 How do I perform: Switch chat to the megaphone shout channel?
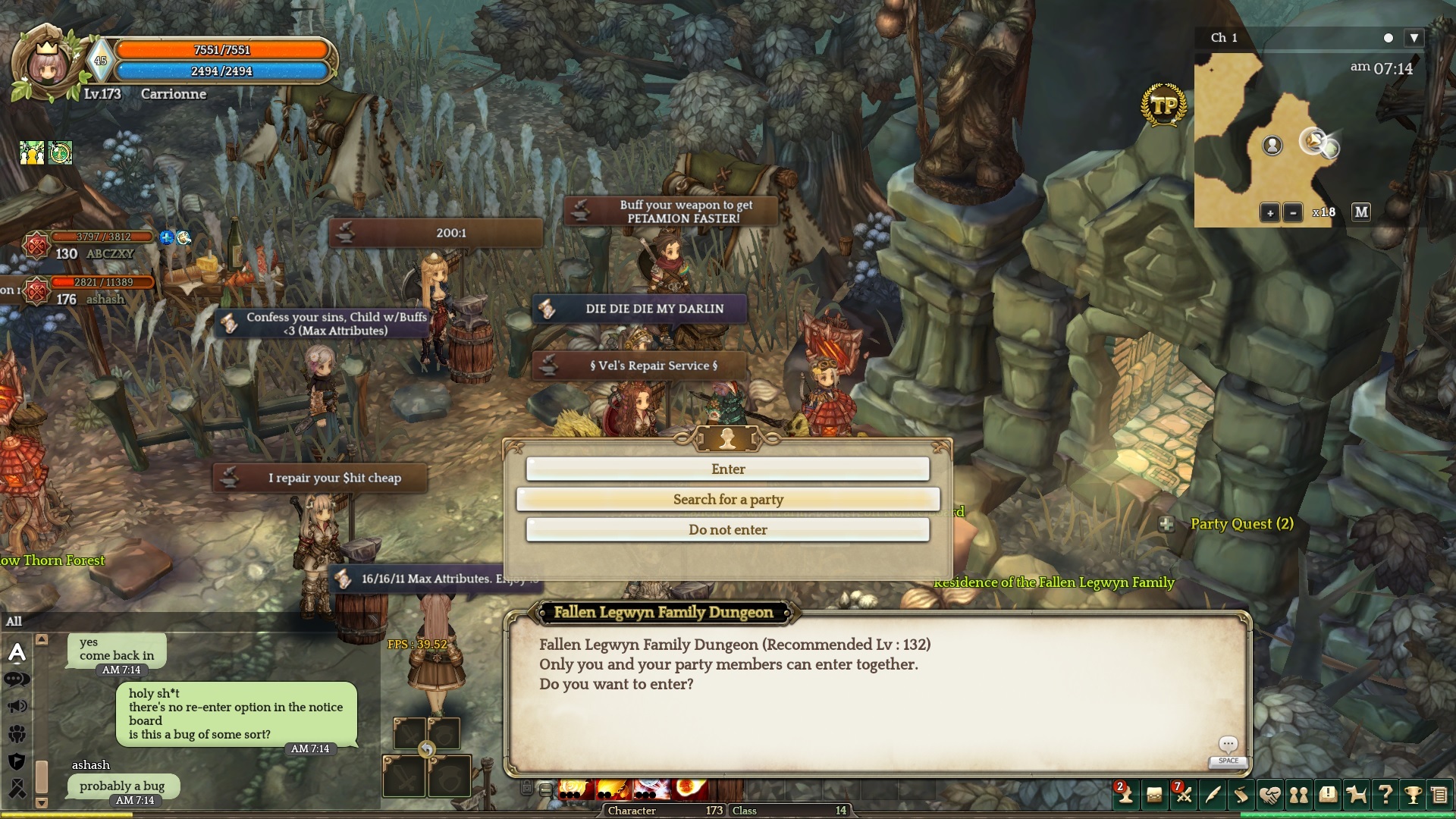click(17, 707)
